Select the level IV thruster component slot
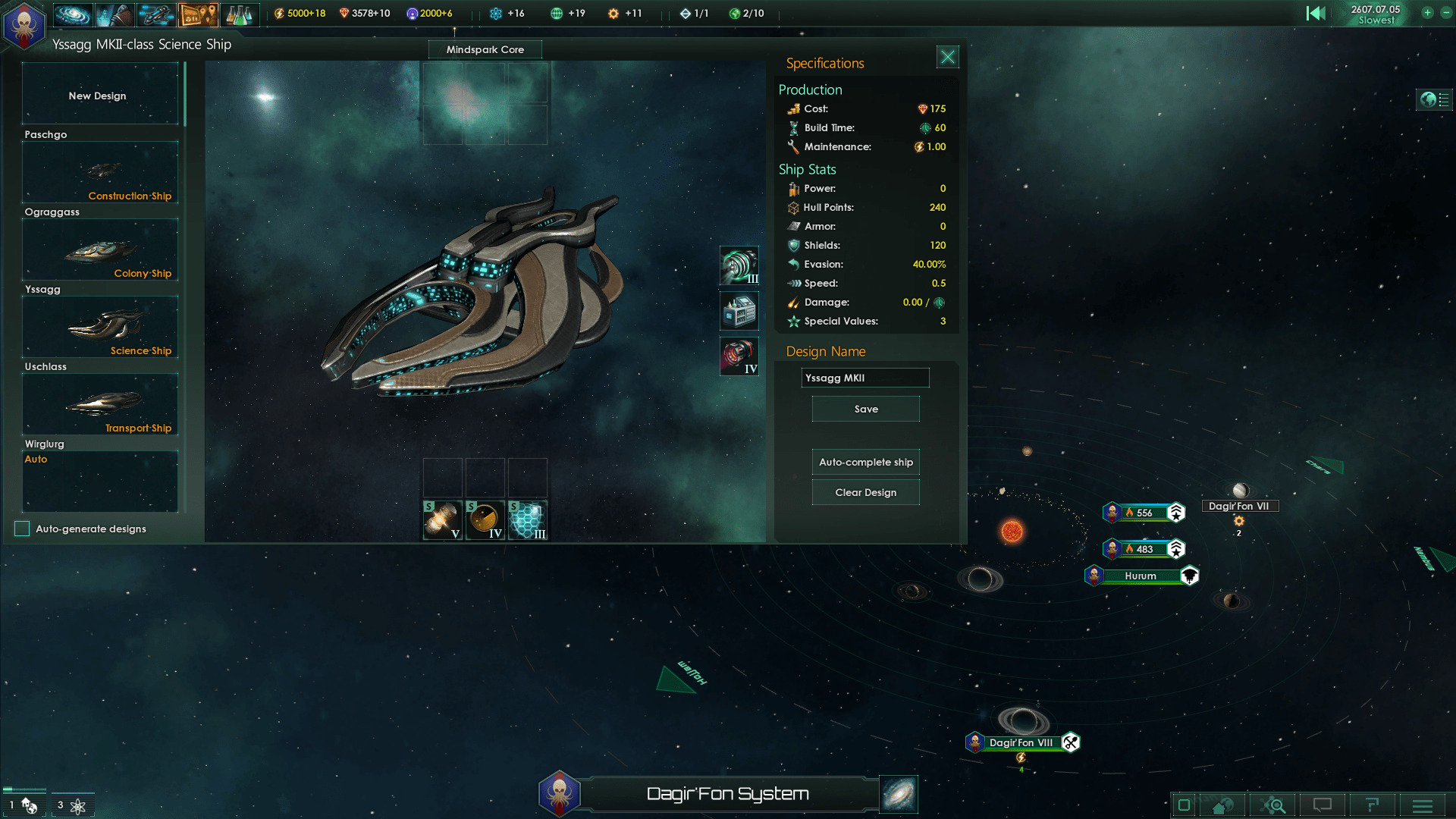The height and width of the screenshot is (819, 1456). [x=739, y=356]
